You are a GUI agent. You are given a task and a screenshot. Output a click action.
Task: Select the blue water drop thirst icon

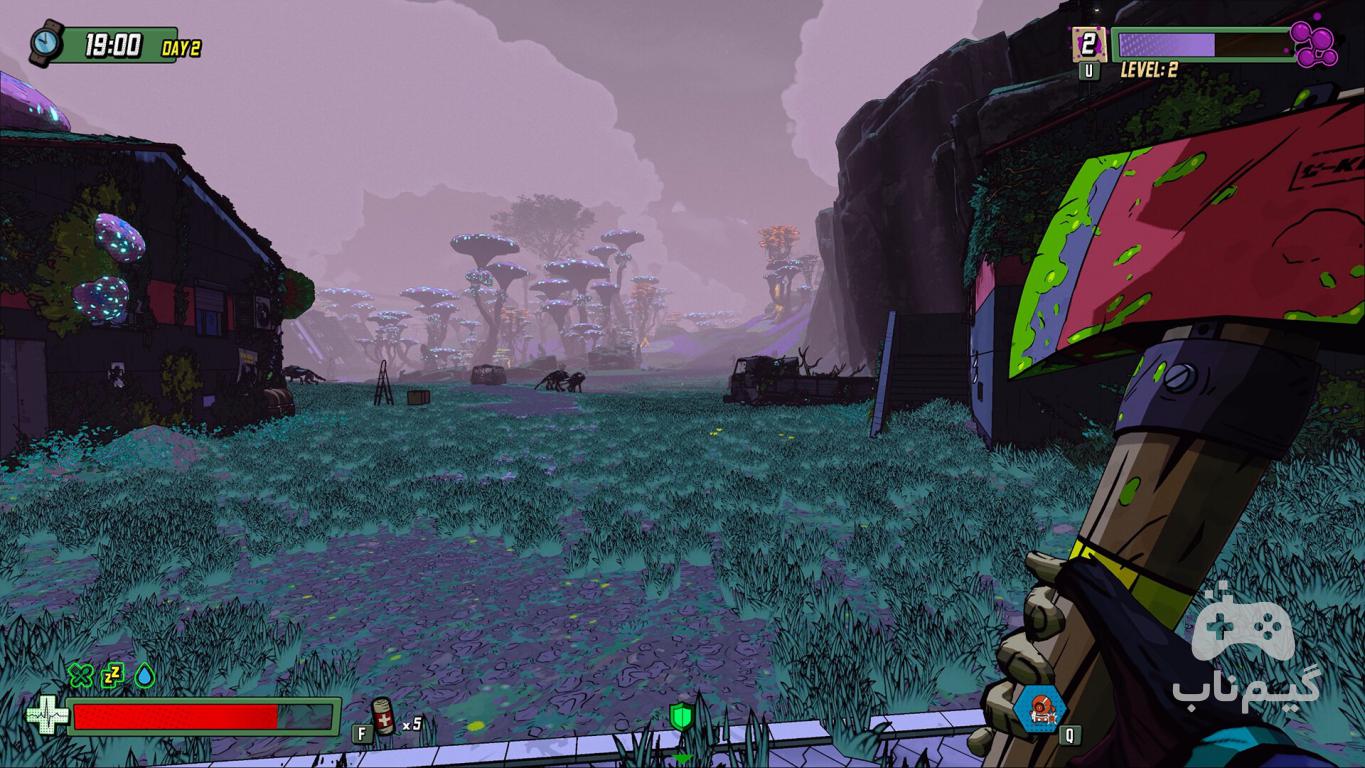tap(145, 676)
